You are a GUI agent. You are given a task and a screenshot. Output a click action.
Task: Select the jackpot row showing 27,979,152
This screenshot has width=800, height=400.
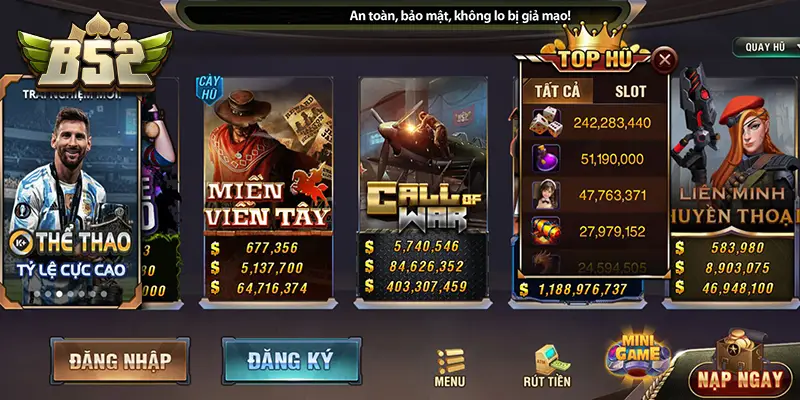point(595,231)
